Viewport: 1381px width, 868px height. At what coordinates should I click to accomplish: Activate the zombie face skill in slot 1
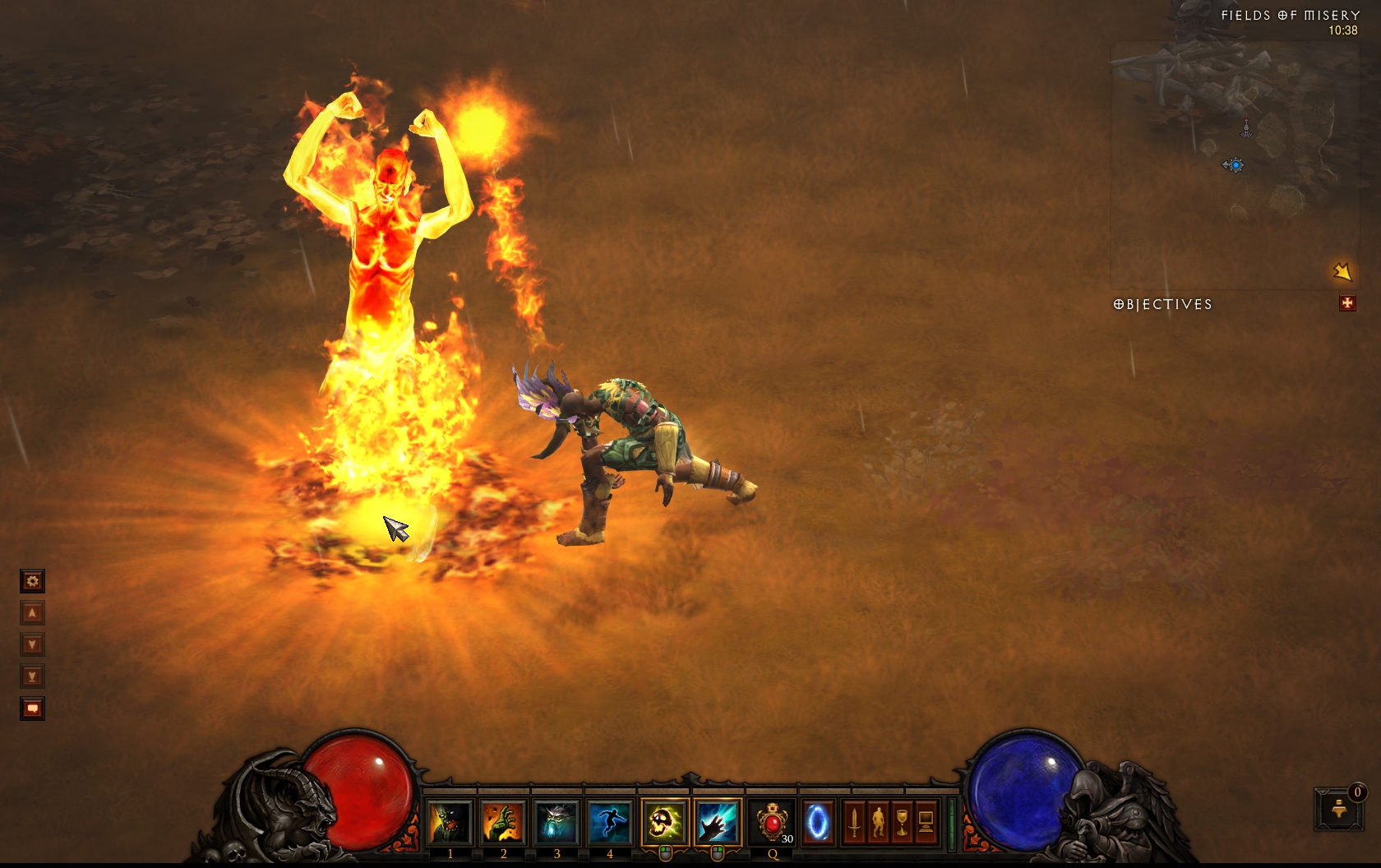click(x=450, y=822)
